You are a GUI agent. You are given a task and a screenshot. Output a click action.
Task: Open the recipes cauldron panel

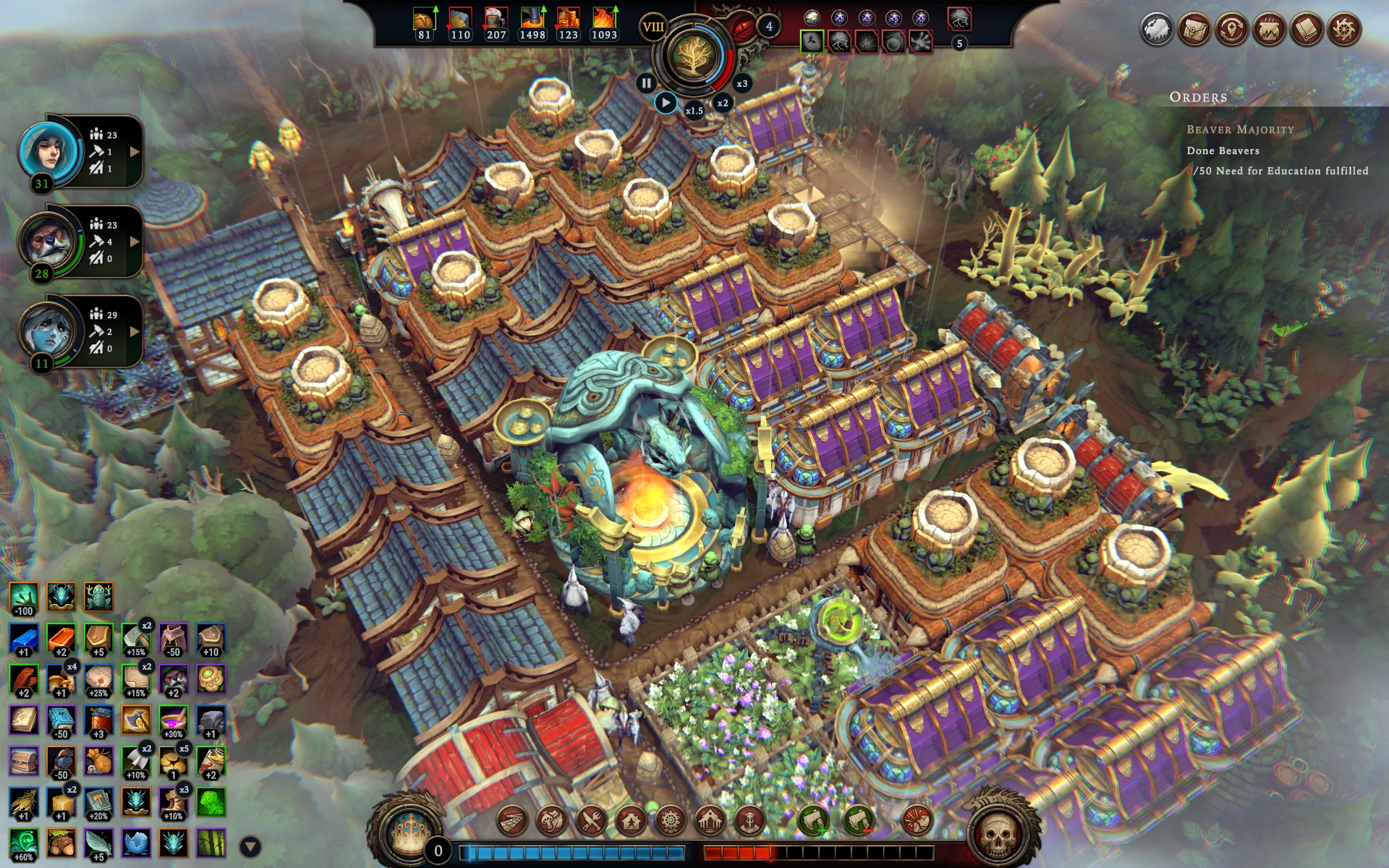[x=1269, y=30]
